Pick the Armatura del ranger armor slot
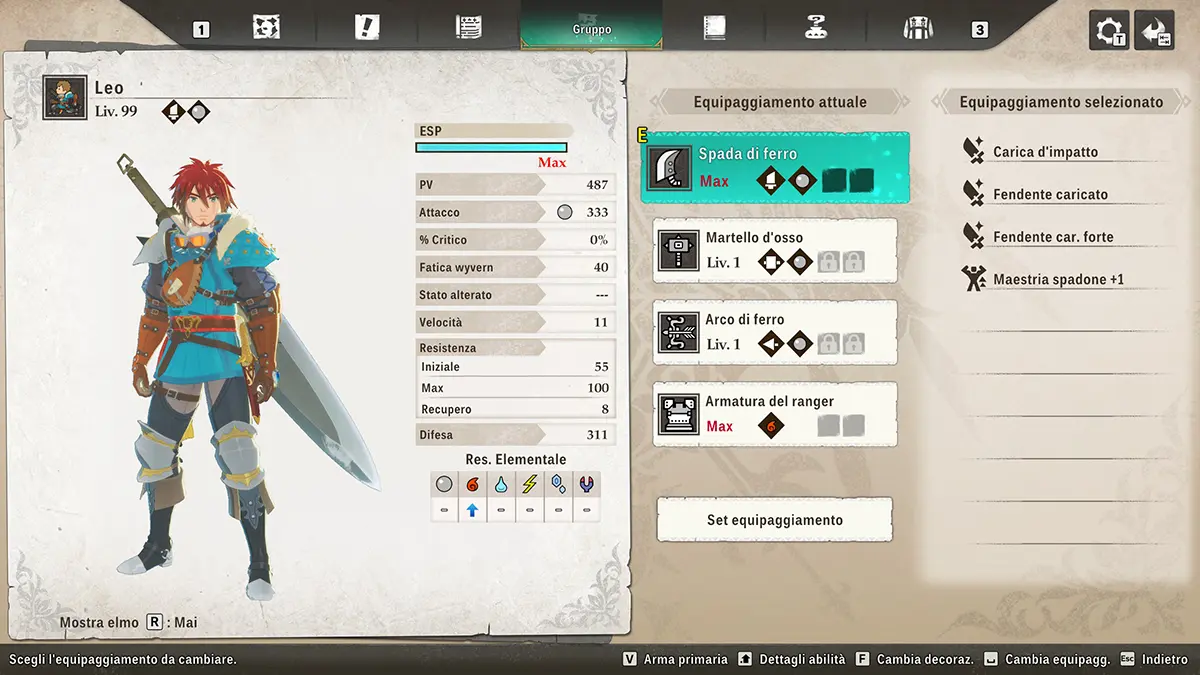The height and width of the screenshot is (675, 1200). (774, 414)
